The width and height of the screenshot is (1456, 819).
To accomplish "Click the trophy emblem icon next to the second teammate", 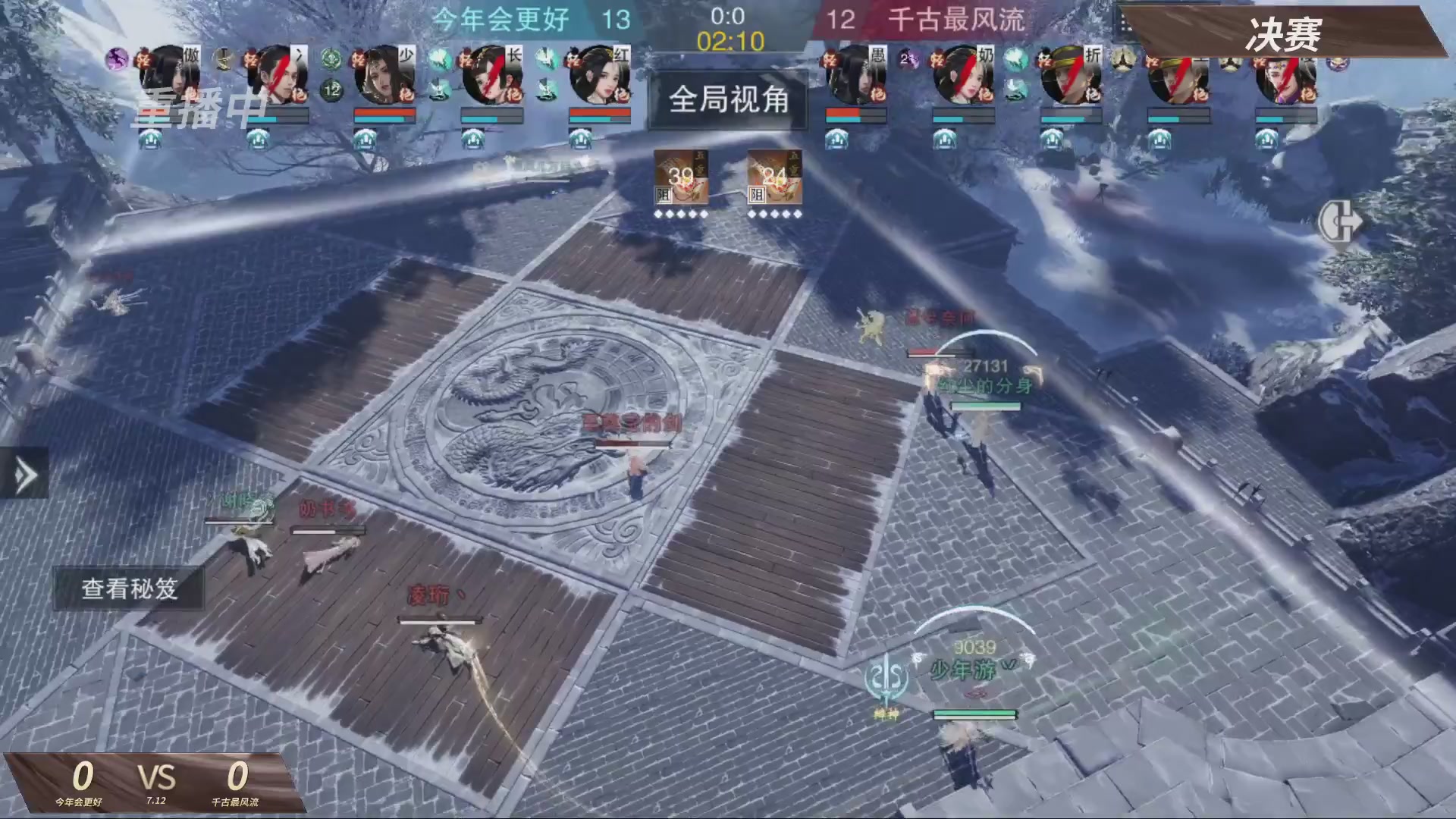I will pos(224,58).
